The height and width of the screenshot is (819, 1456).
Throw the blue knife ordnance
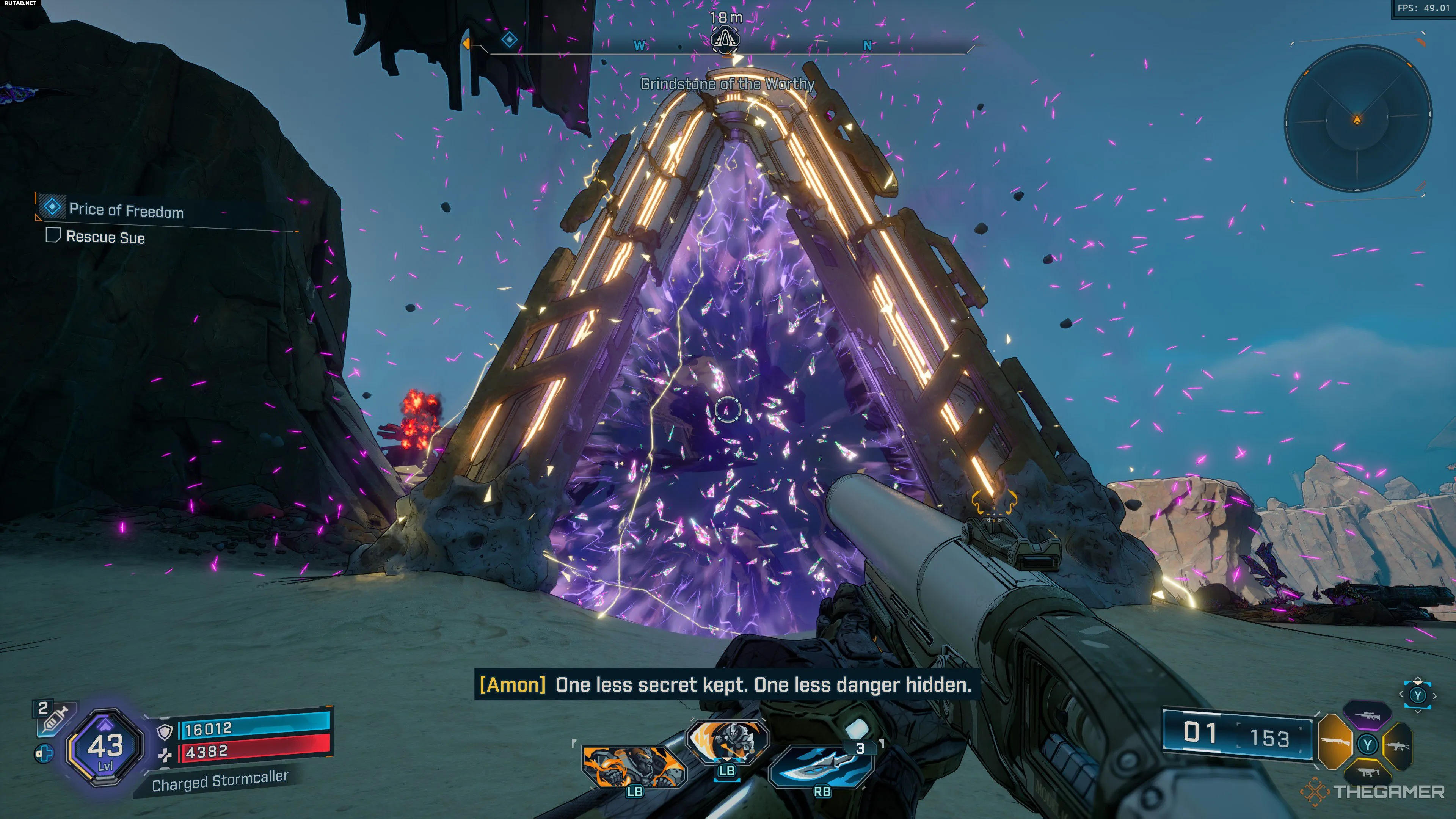(822, 767)
